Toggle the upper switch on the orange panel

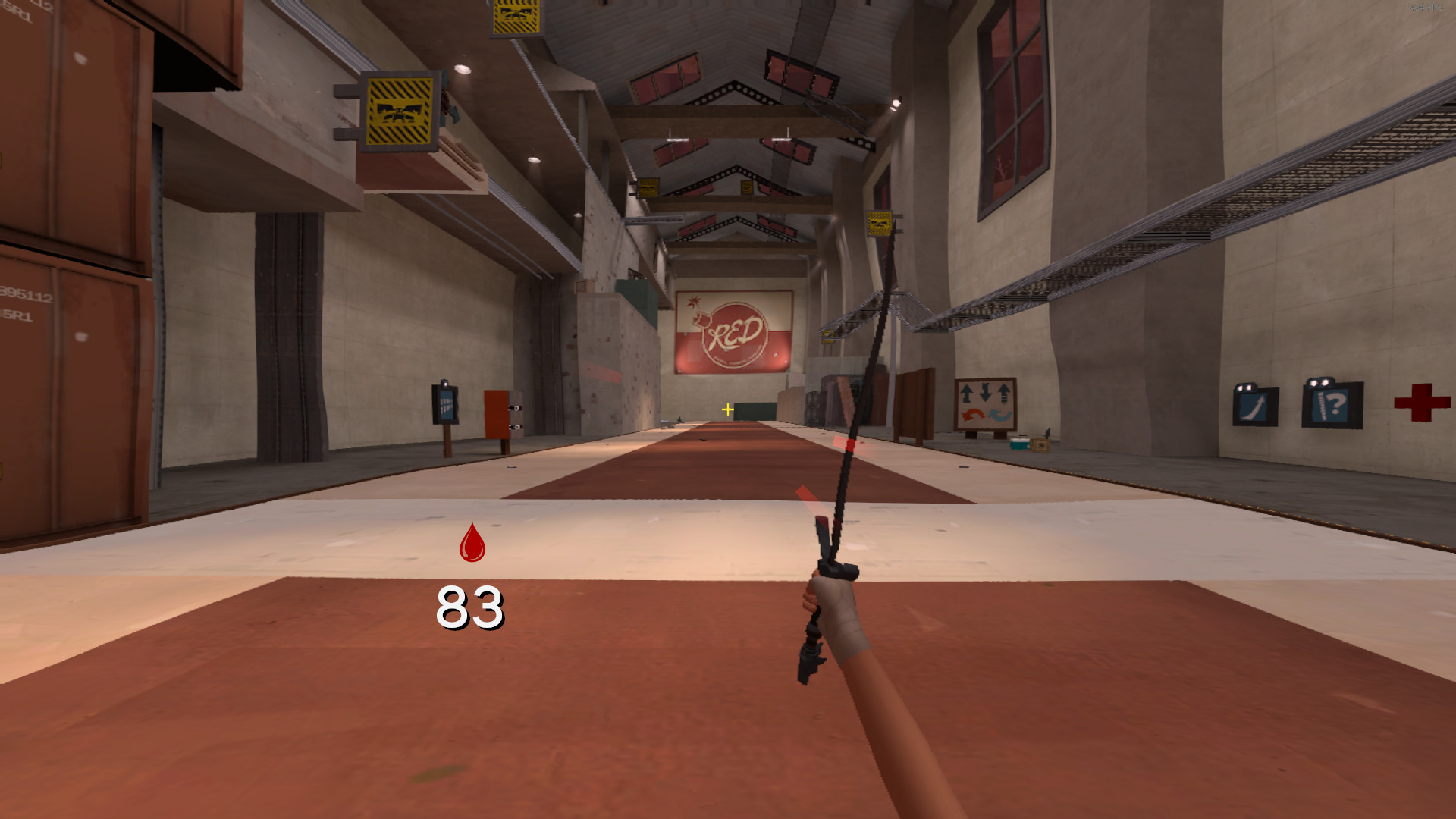[515, 409]
